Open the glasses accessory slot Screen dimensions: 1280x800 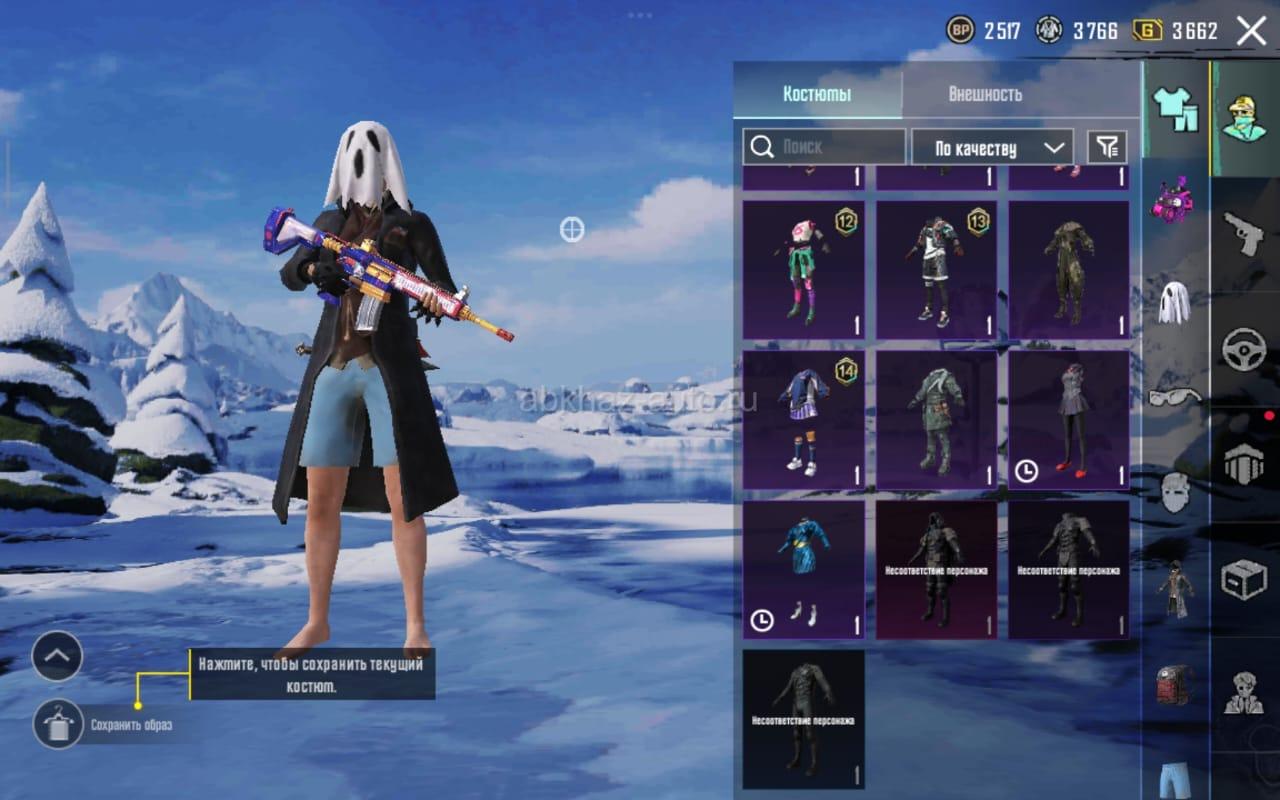(1174, 398)
